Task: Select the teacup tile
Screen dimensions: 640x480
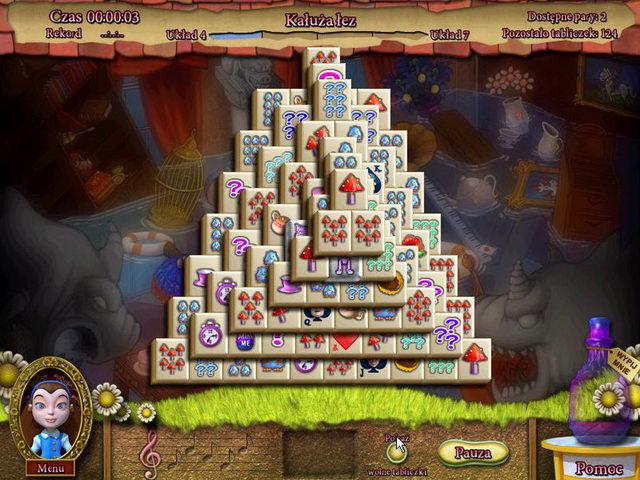Action: (279, 222)
